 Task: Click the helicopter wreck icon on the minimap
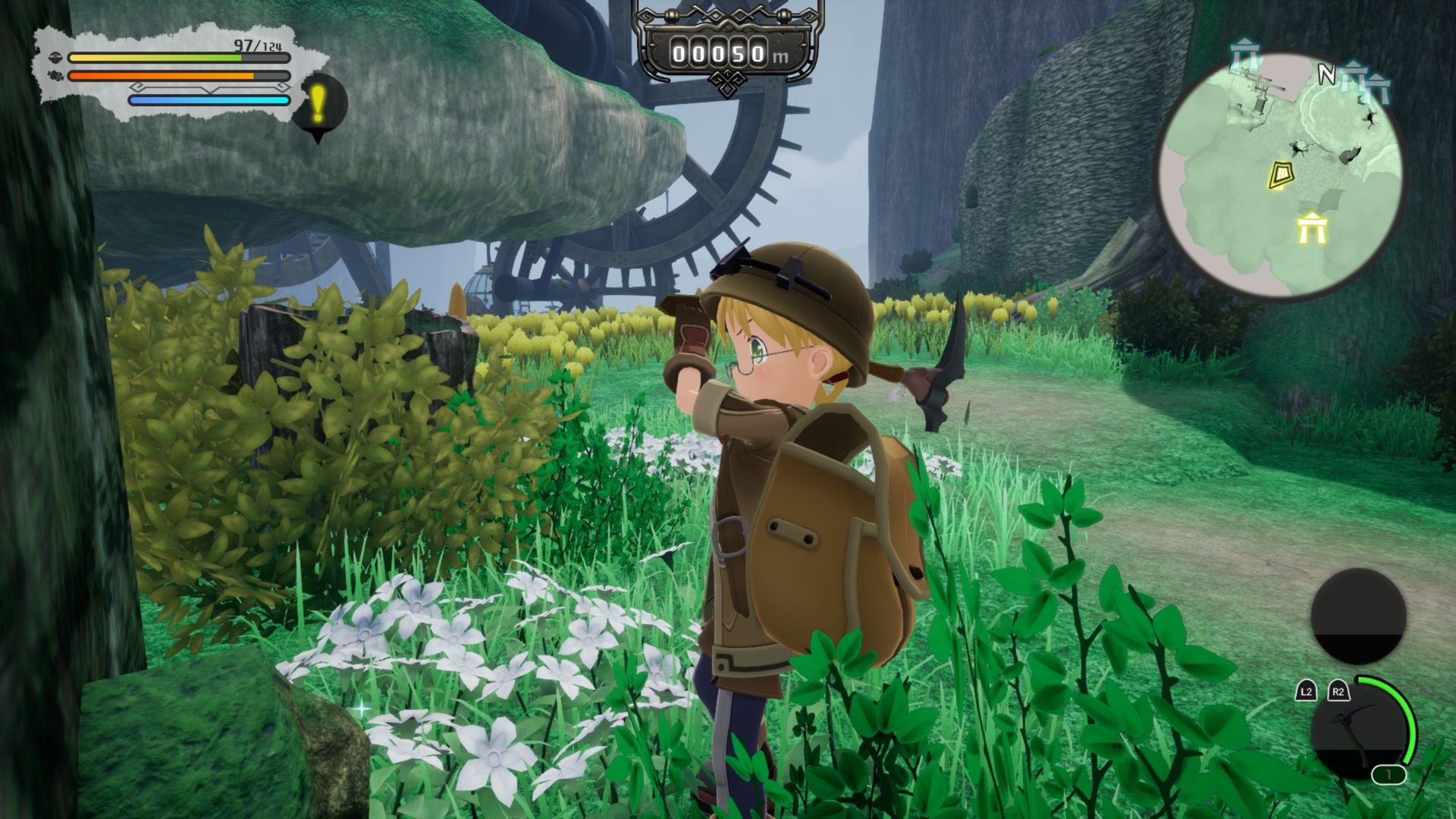click(1255, 83)
